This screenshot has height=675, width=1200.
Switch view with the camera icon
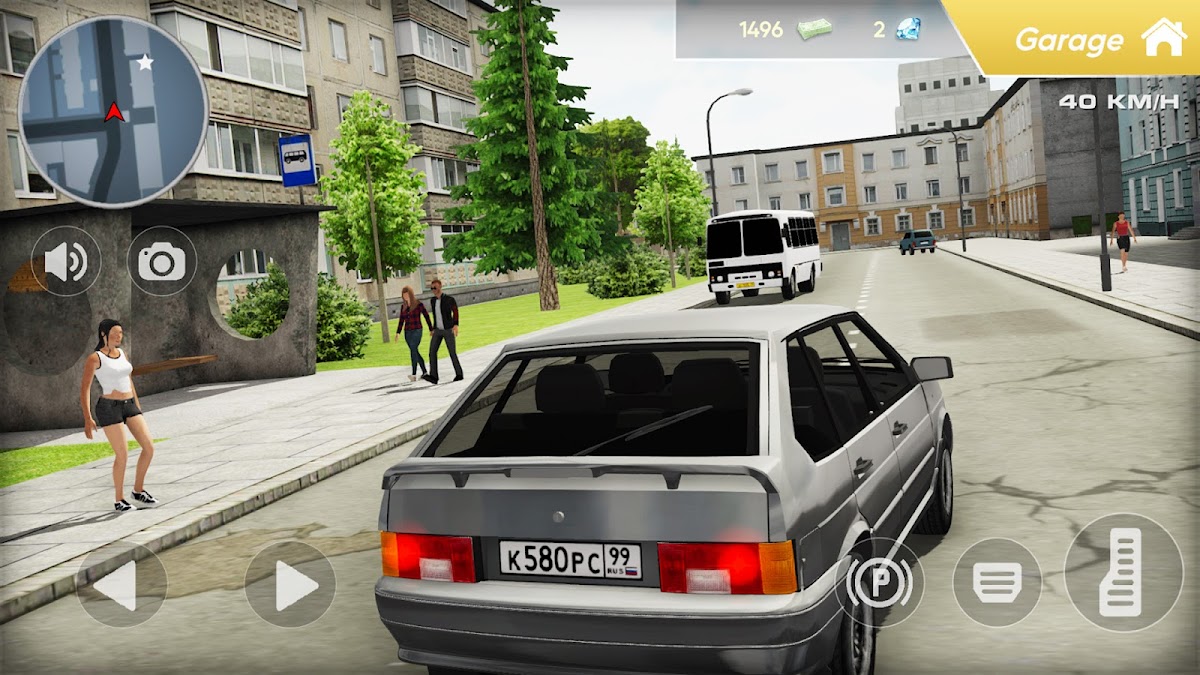(162, 262)
